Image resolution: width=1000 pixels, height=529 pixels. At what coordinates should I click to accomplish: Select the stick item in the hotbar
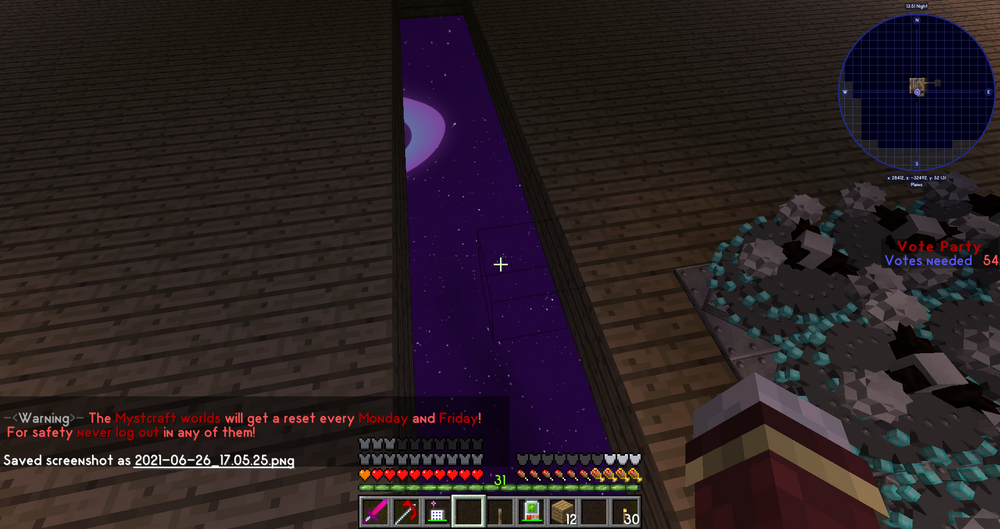[x=499, y=512]
